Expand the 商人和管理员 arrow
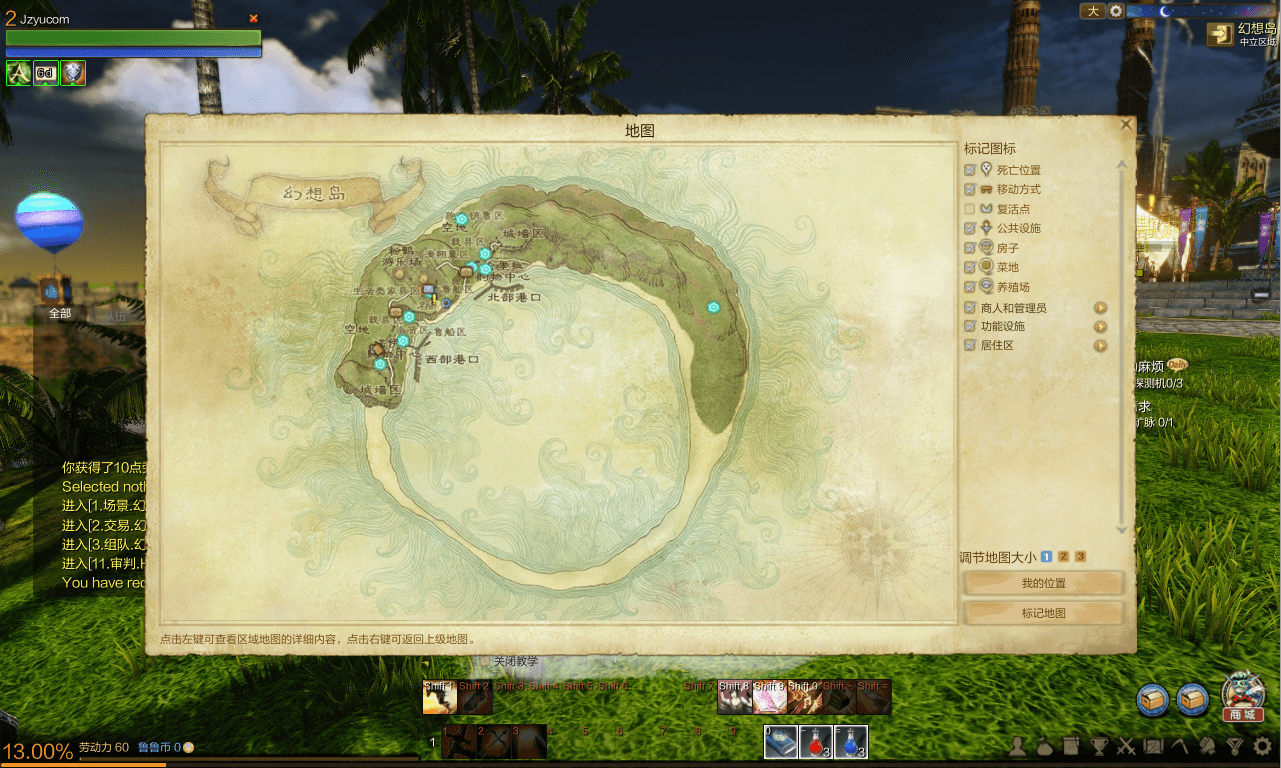The height and width of the screenshot is (768, 1281). (x=1100, y=308)
